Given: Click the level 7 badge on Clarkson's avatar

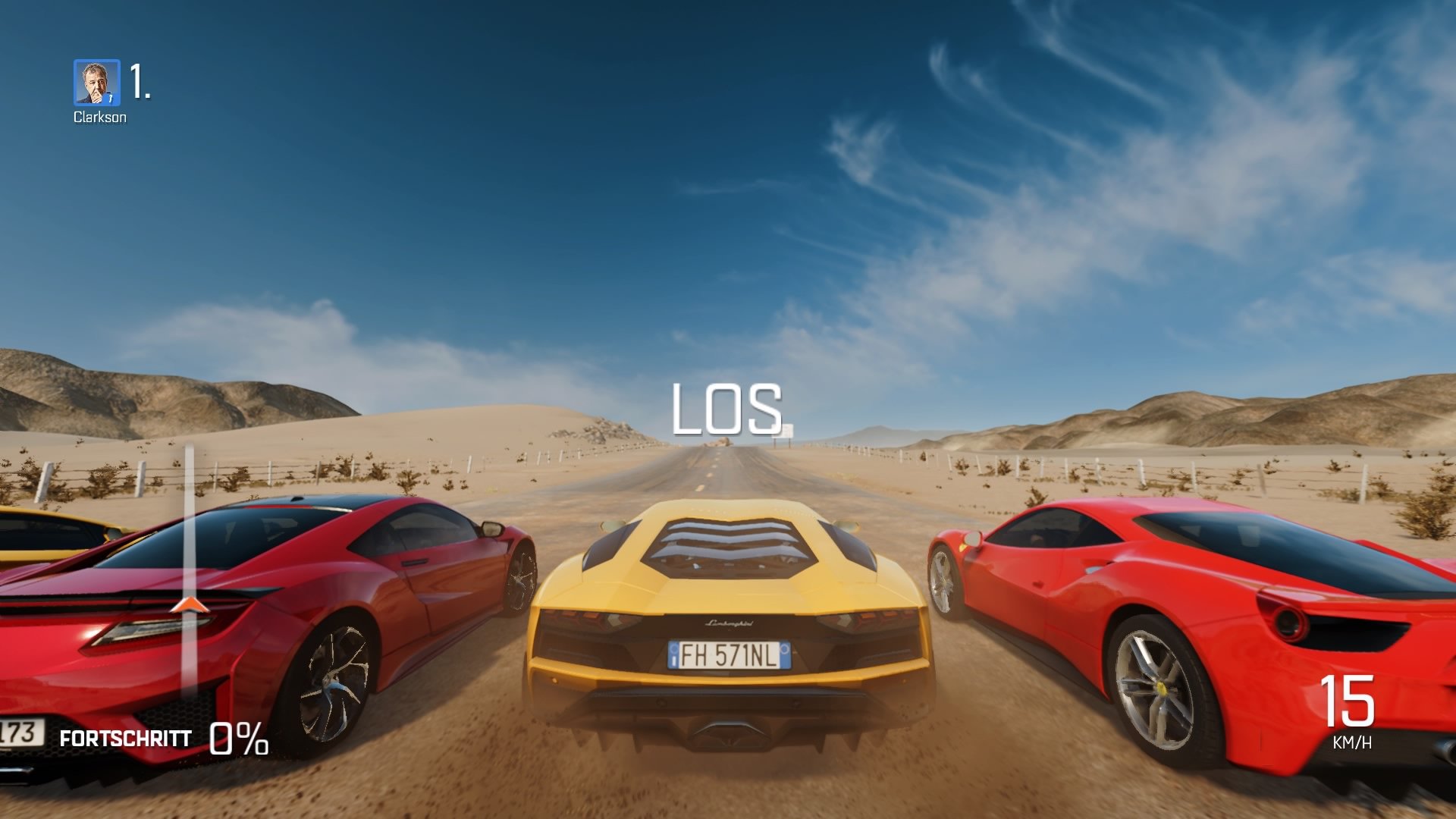Looking at the screenshot, I should point(111,99).
